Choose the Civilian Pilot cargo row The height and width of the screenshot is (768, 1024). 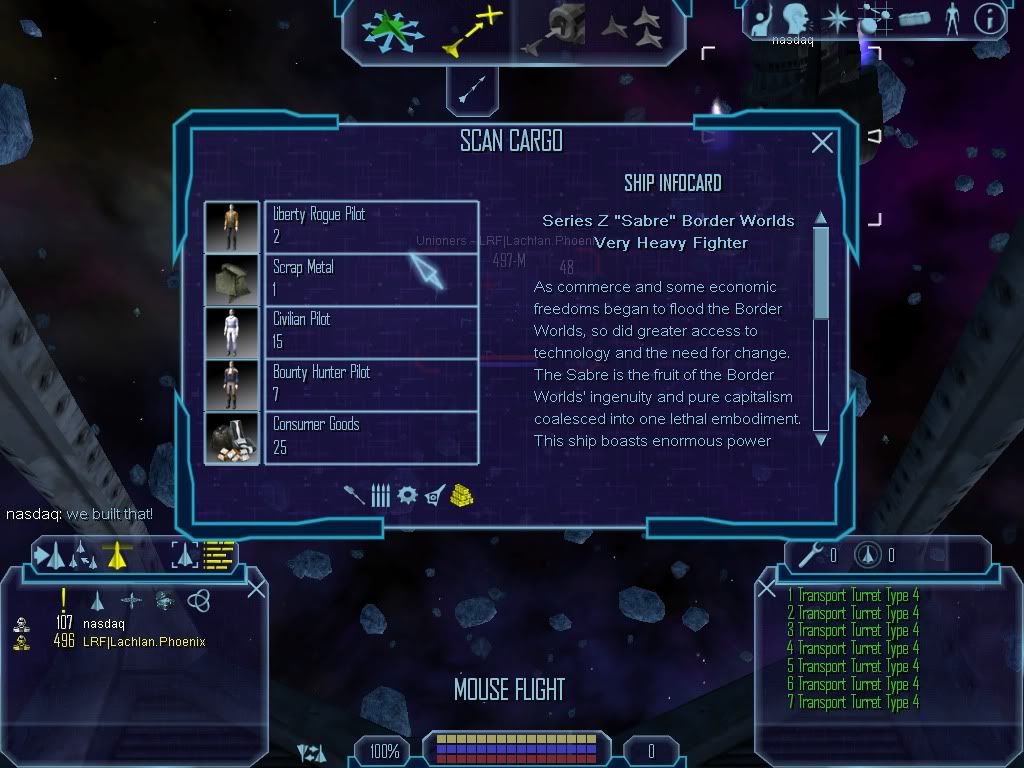click(370, 331)
